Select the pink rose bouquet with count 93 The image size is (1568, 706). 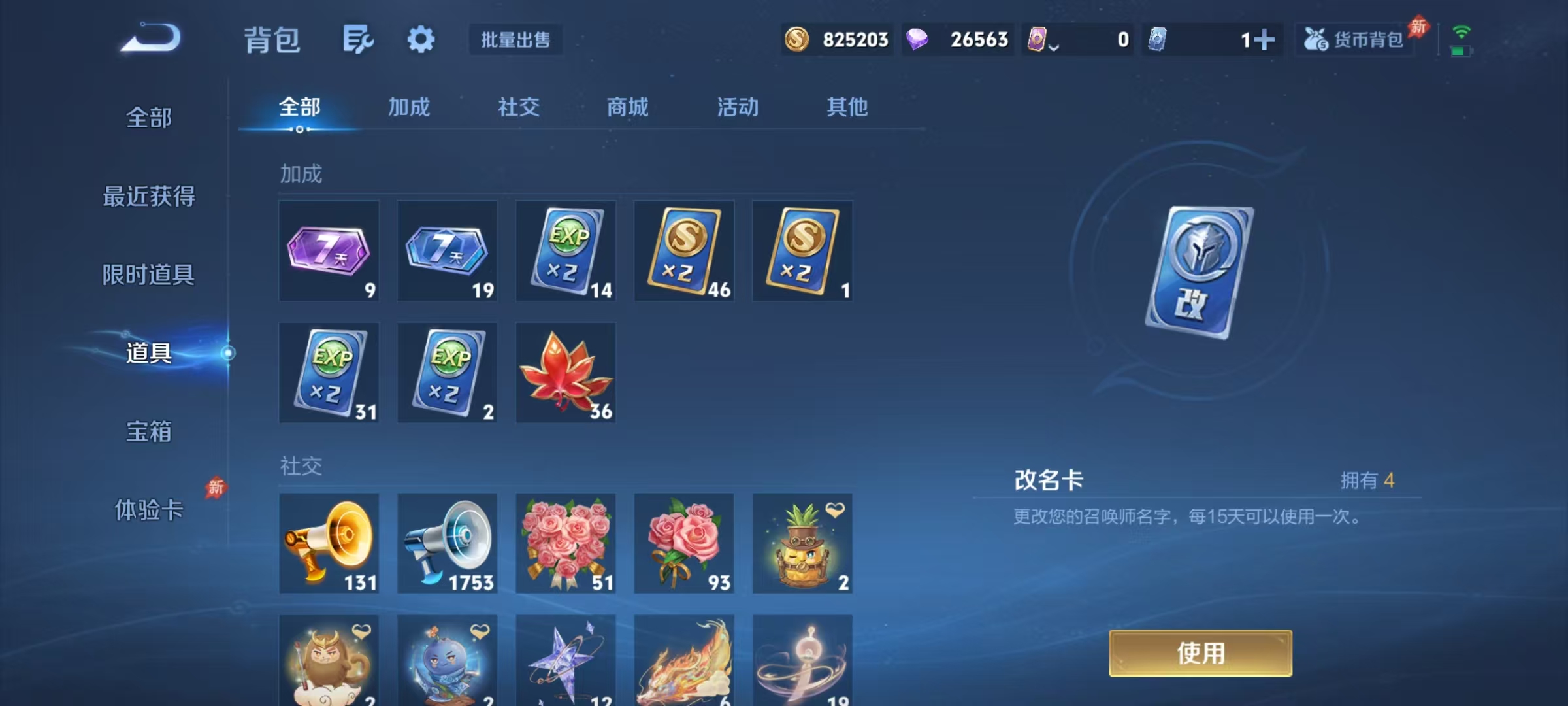684,543
